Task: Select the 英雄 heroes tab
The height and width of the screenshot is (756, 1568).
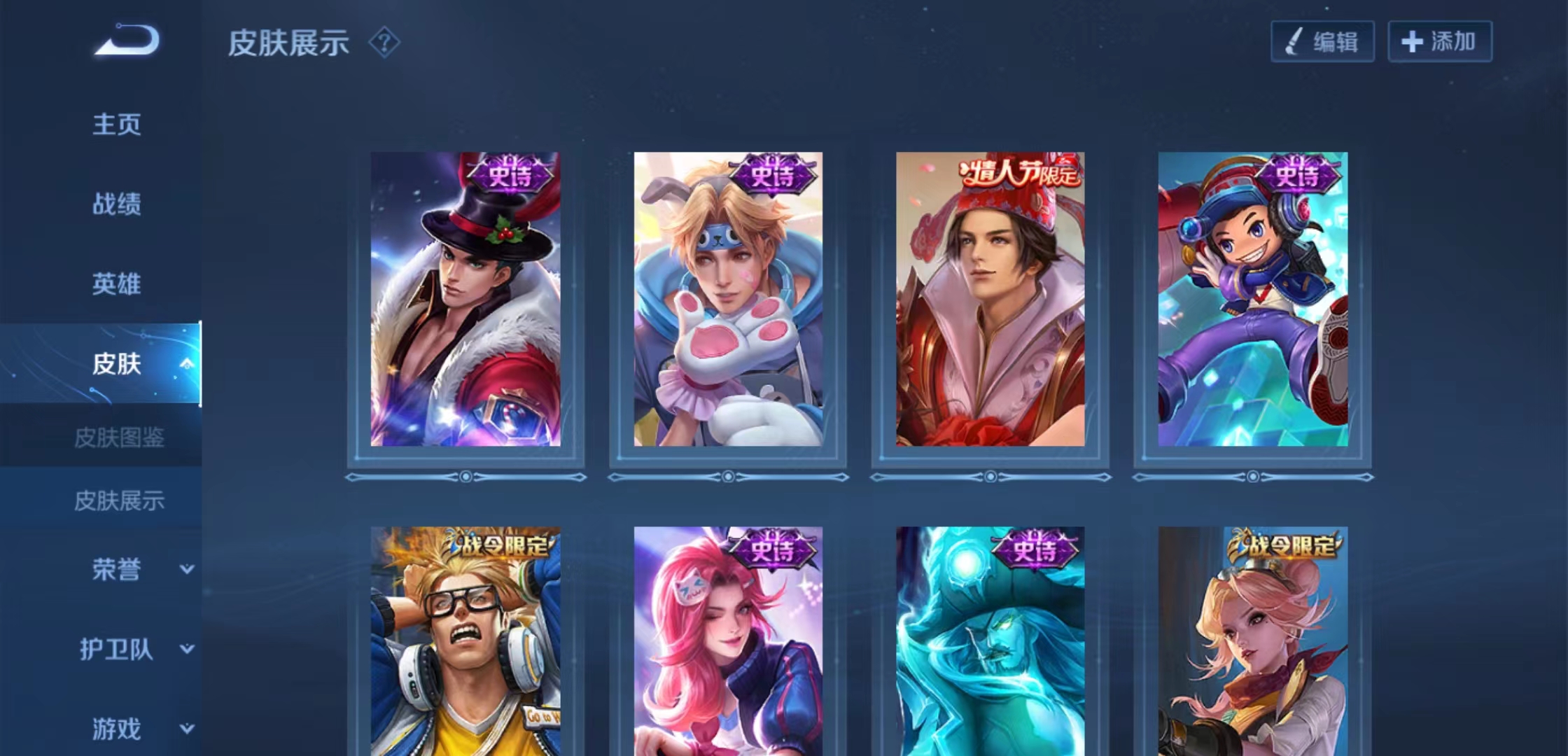Action: pos(117,284)
